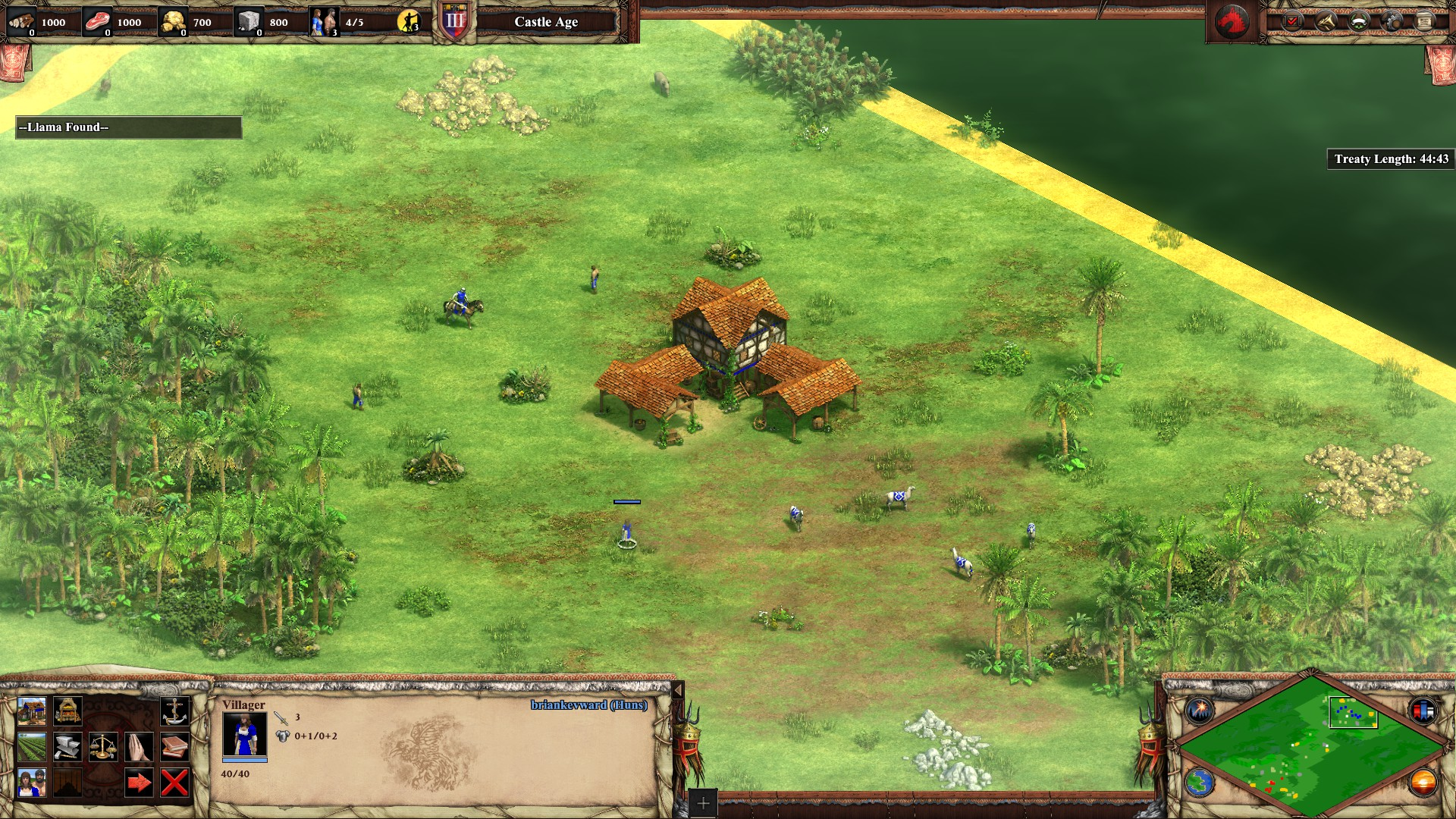
Task: Cancel building menu with the red X
Action: coord(175,783)
